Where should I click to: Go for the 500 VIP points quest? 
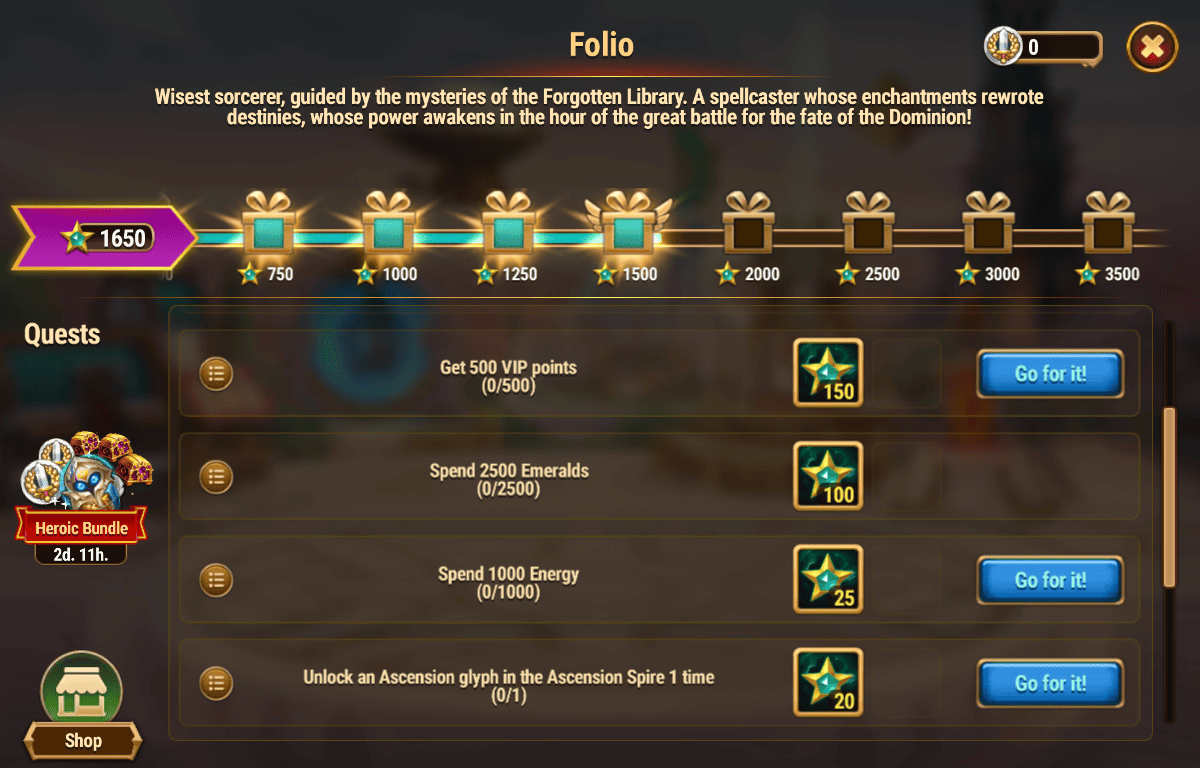[x=1050, y=374]
